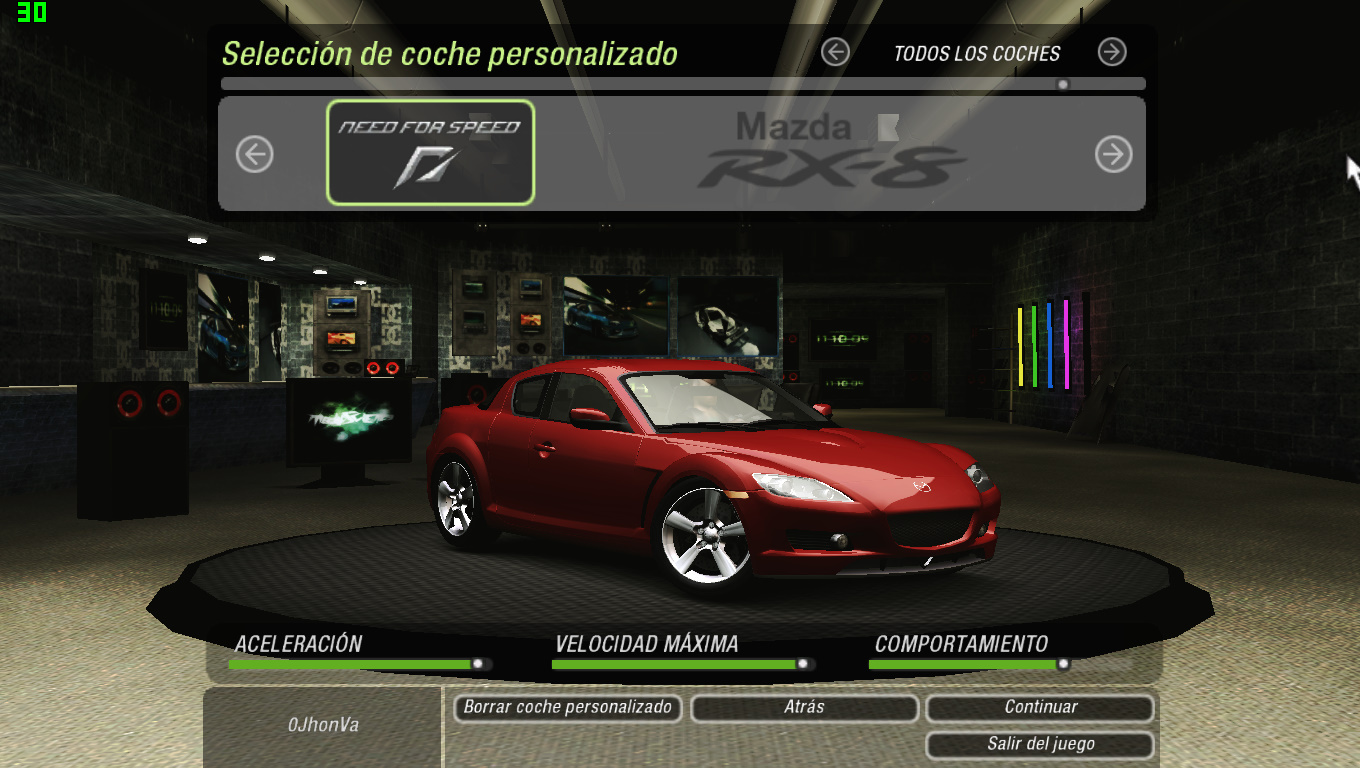Click Borrar coche personalizado
The image size is (1360, 768).
tap(567, 708)
